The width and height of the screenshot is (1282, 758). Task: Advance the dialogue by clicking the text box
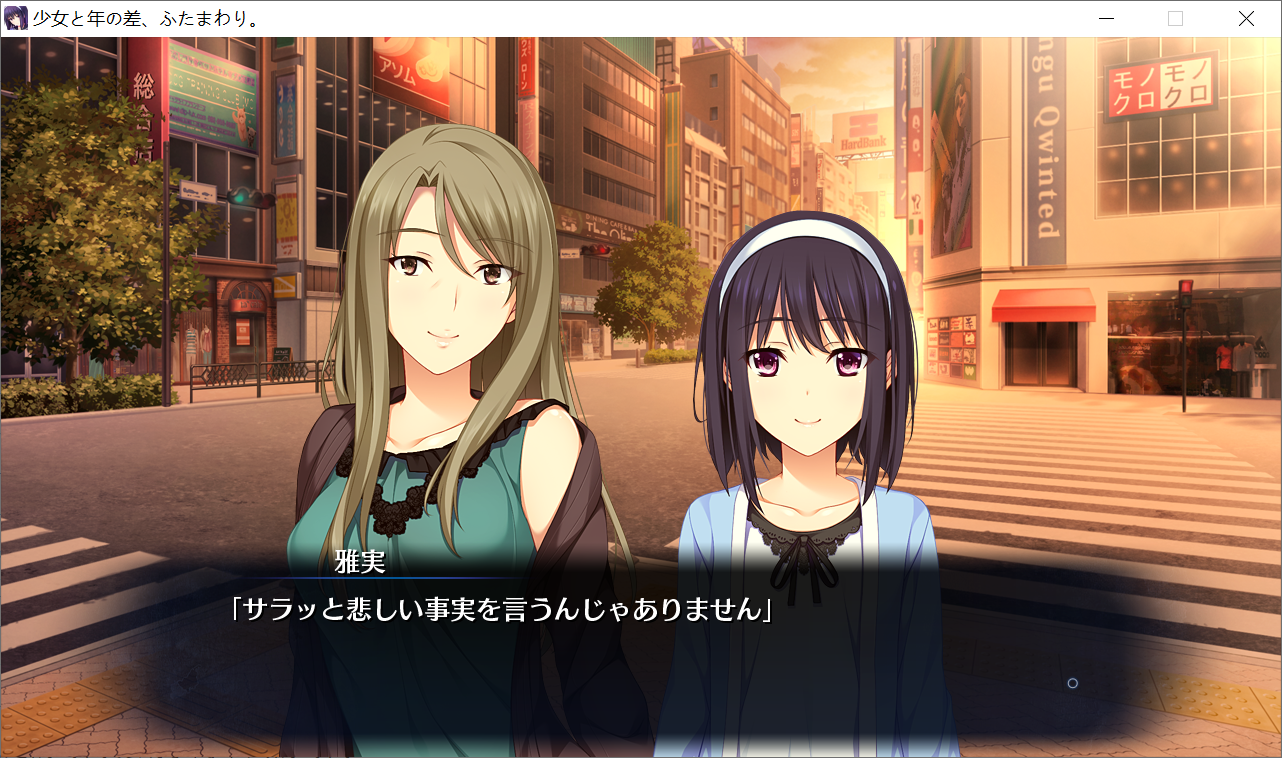click(x=640, y=650)
